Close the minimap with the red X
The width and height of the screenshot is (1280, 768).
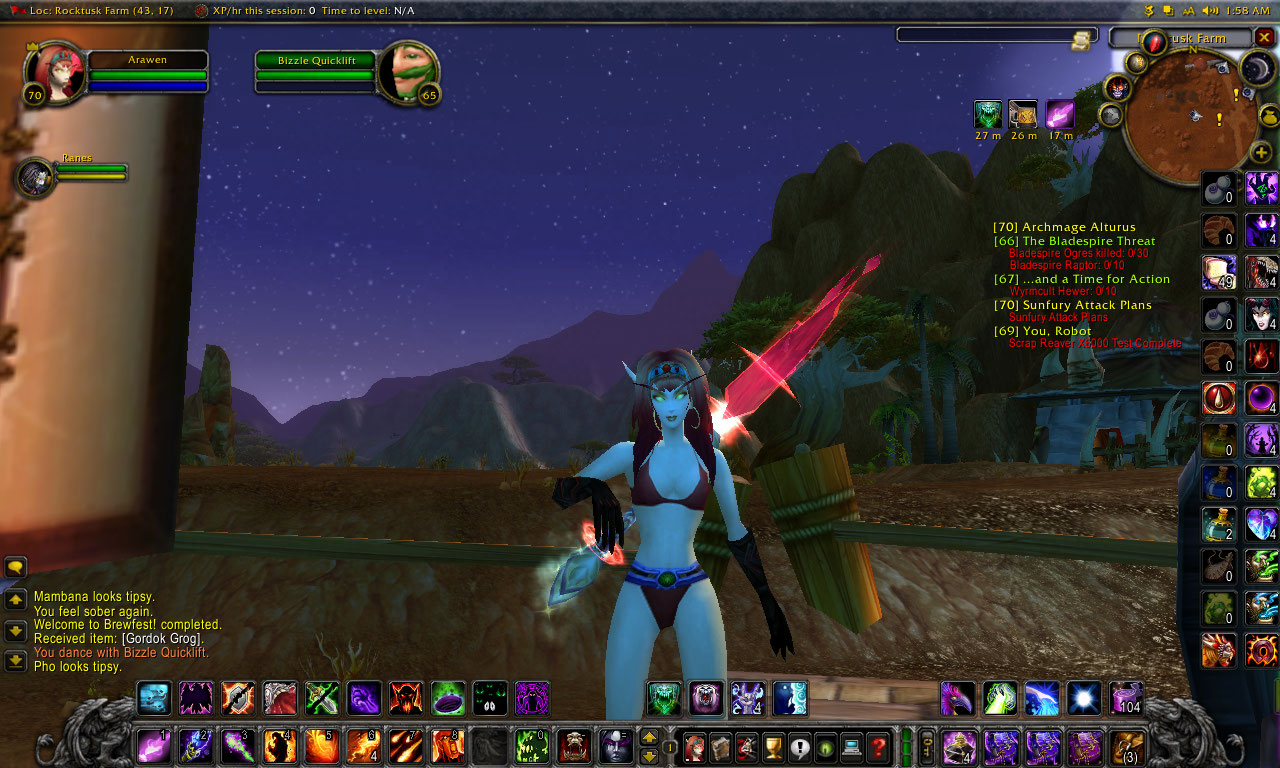1264,37
